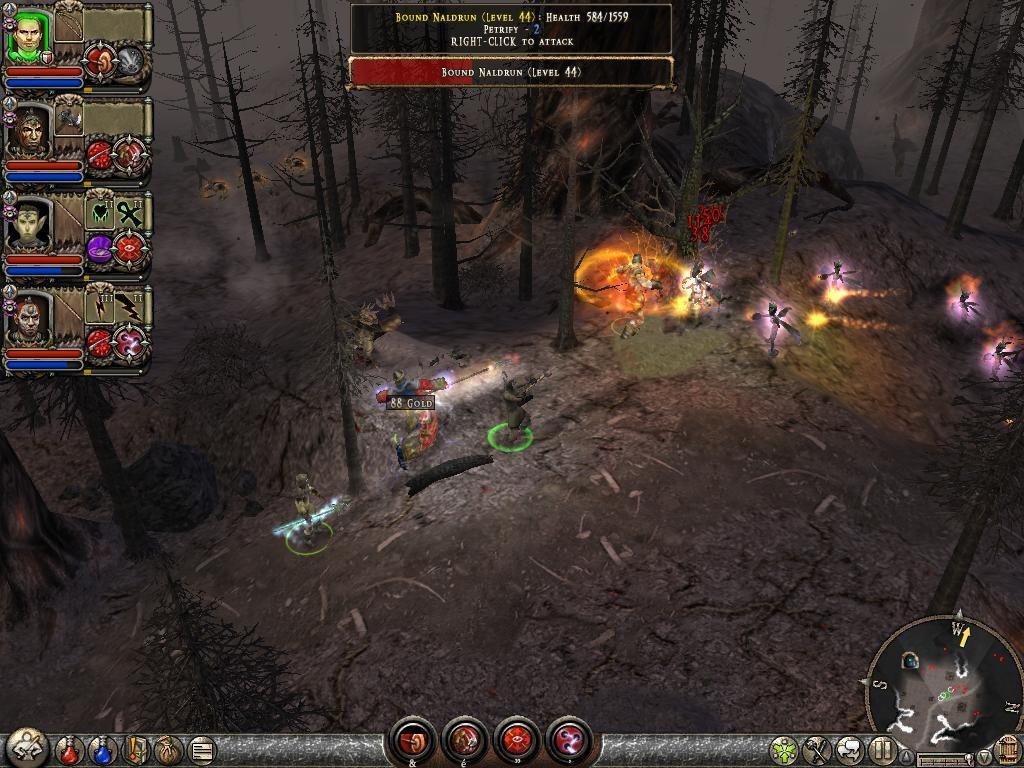Image resolution: width=1024 pixels, height=768 pixels.
Task: Open the inventory sack icon
Action: pos(168,749)
